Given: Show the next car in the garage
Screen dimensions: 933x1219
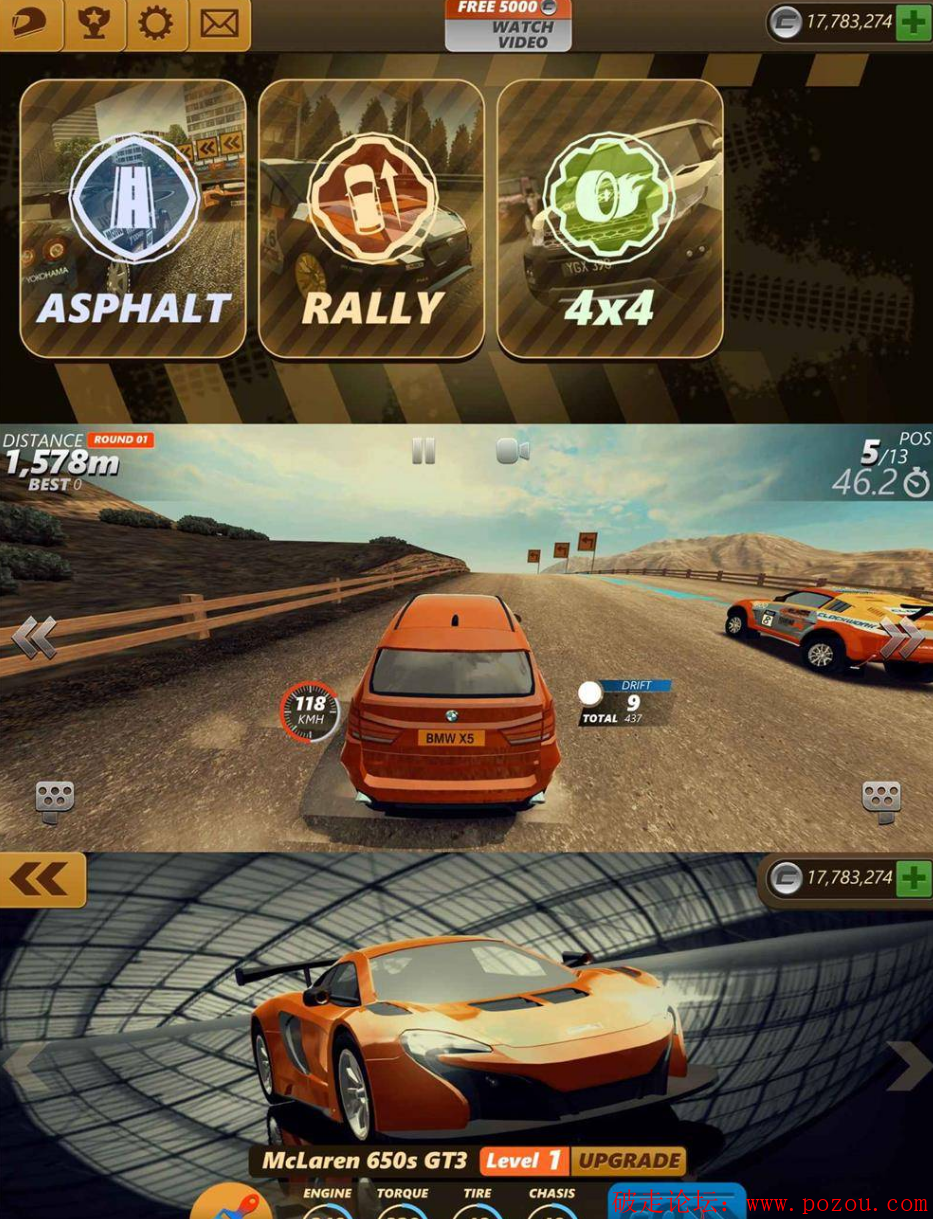Looking at the screenshot, I should point(908,1065).
